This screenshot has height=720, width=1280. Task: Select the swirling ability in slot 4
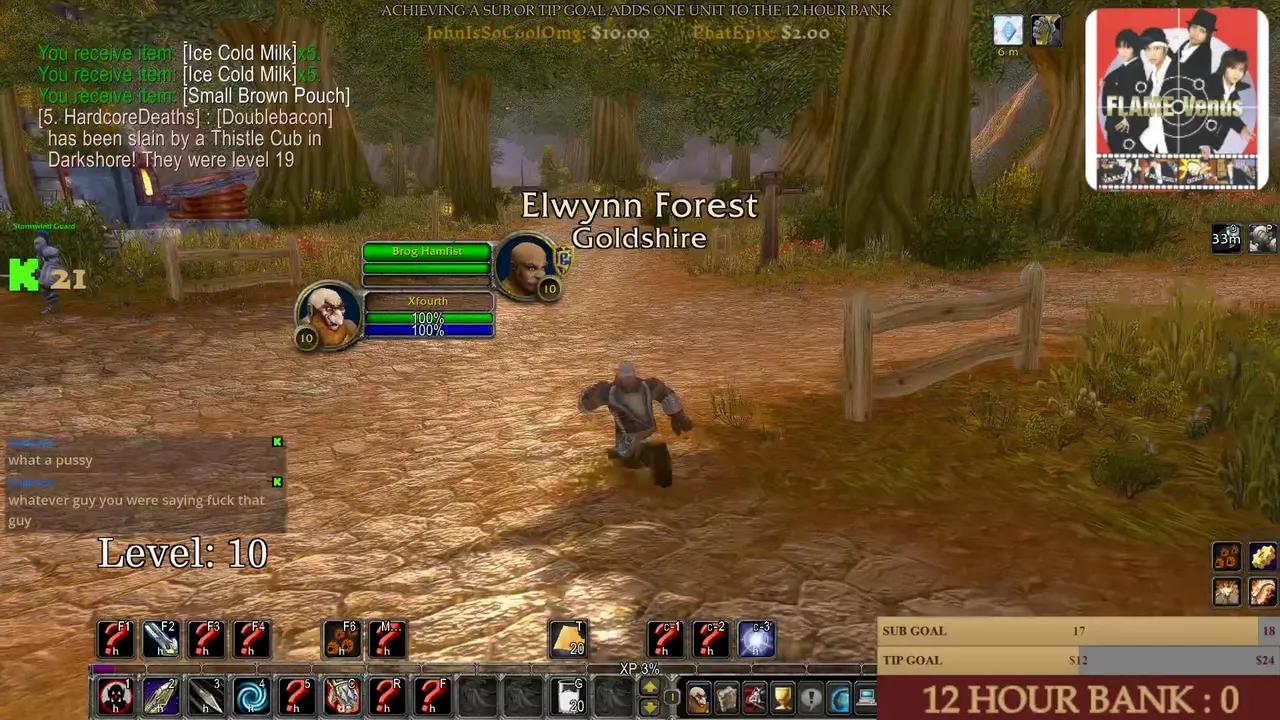tap(251, 695)
